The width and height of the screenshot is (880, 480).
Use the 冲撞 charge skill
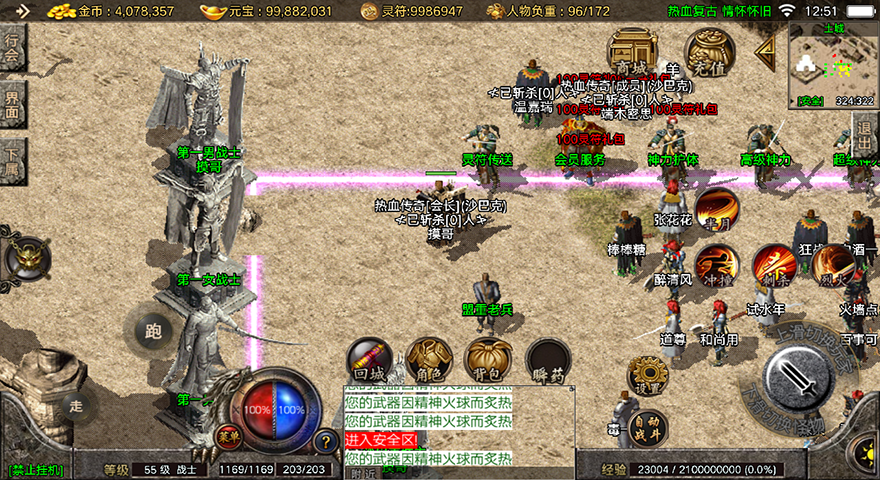coord(716,266)
